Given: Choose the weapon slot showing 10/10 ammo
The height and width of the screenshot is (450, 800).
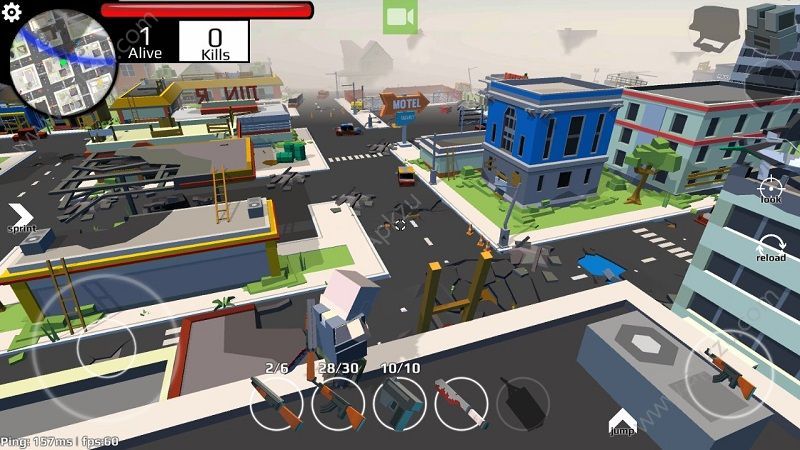Looking at the screenshot, I should tap(400, 404).
